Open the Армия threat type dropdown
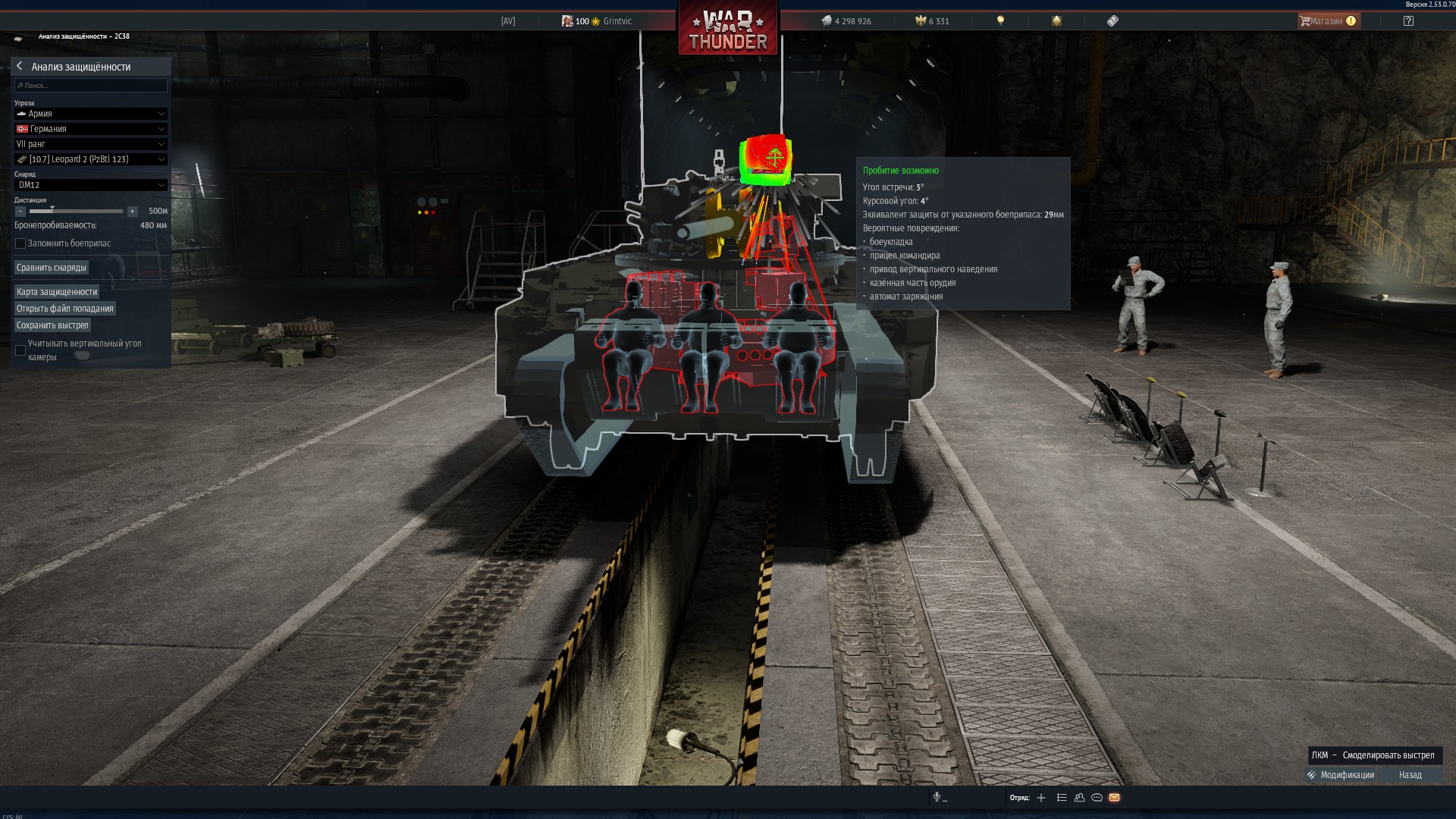Image resolution: width=1456 pixels, height=819 pixels. click(90, 114)
